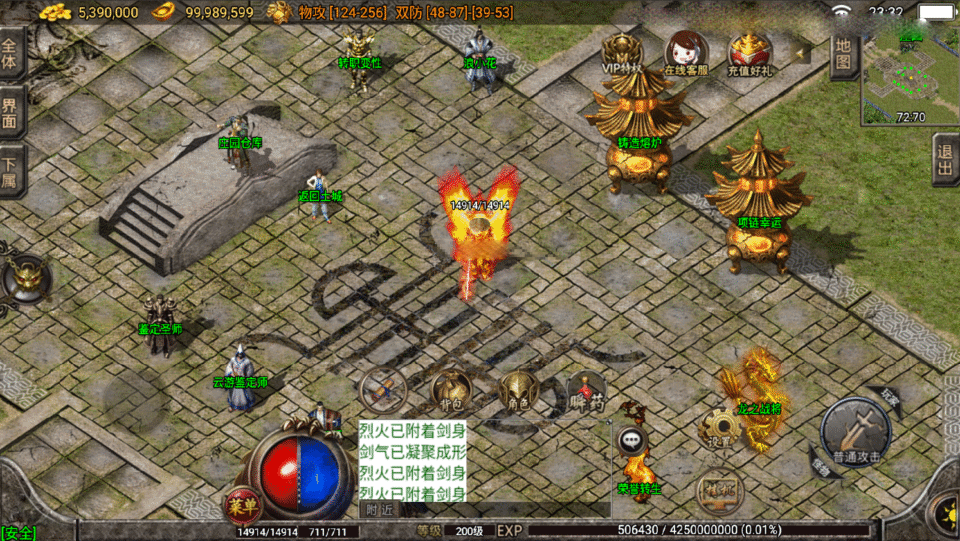
Task: Open the chat speech bubble
Action: (631, 439)
